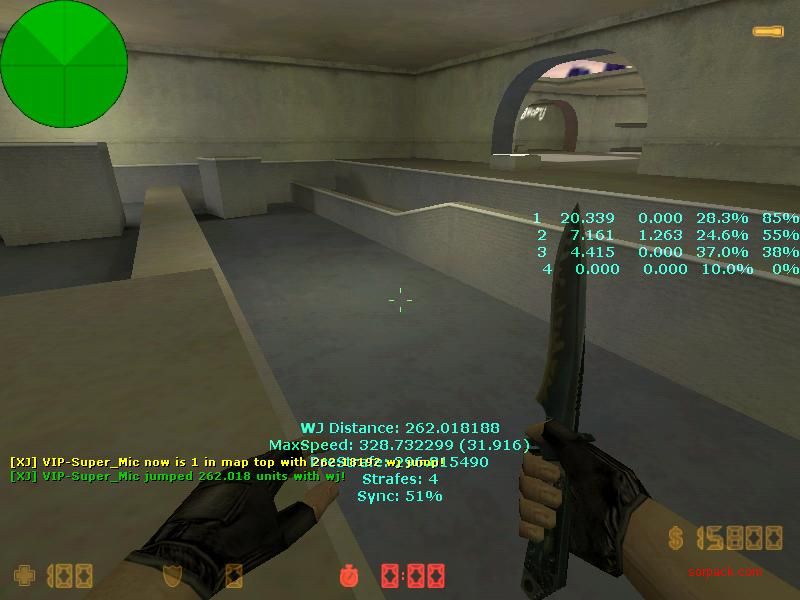Select the bullet icon in the corner
The width and height of the screenshot is (800, 600).
768,32
